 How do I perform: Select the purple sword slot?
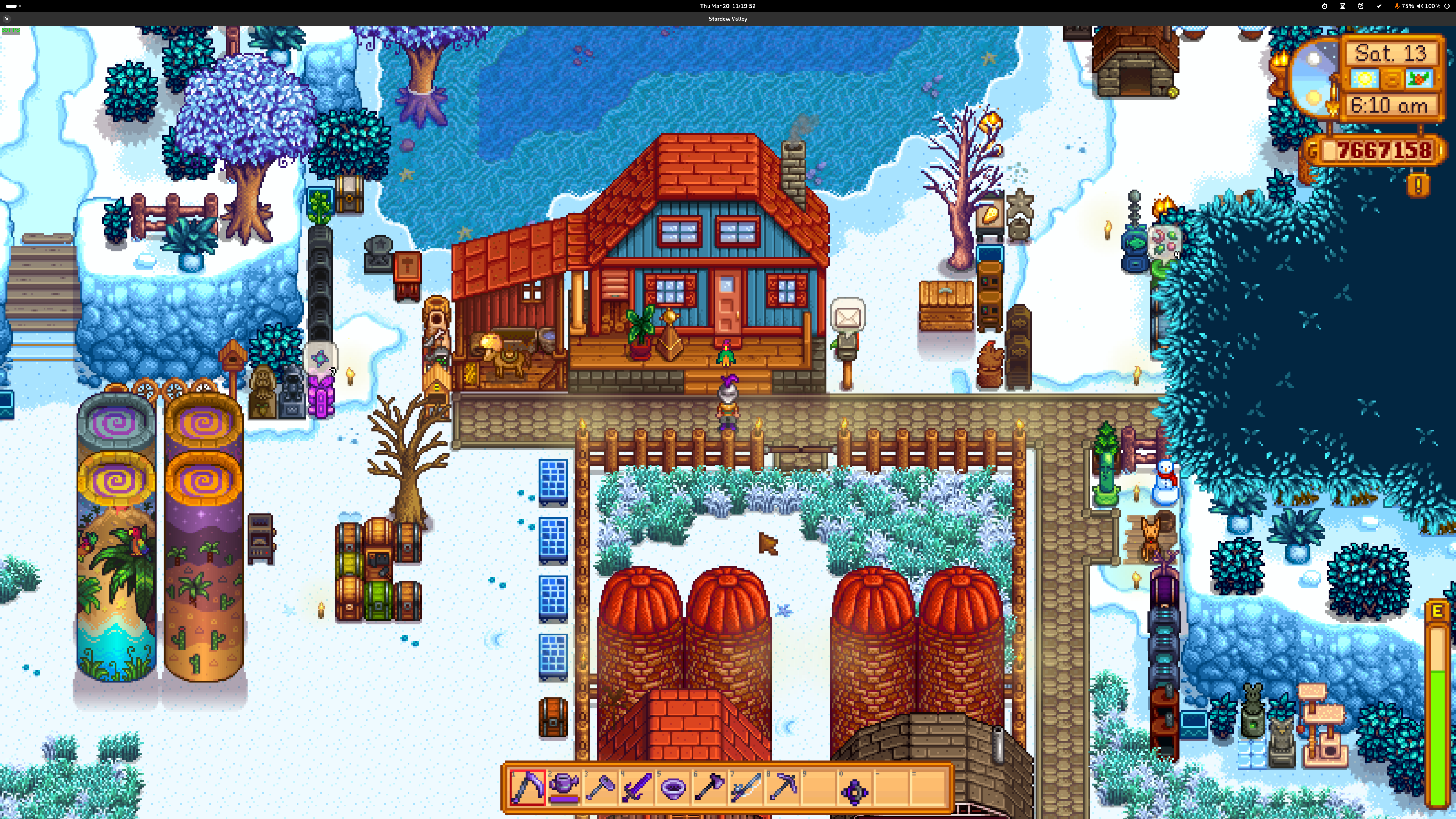point(637,787)
